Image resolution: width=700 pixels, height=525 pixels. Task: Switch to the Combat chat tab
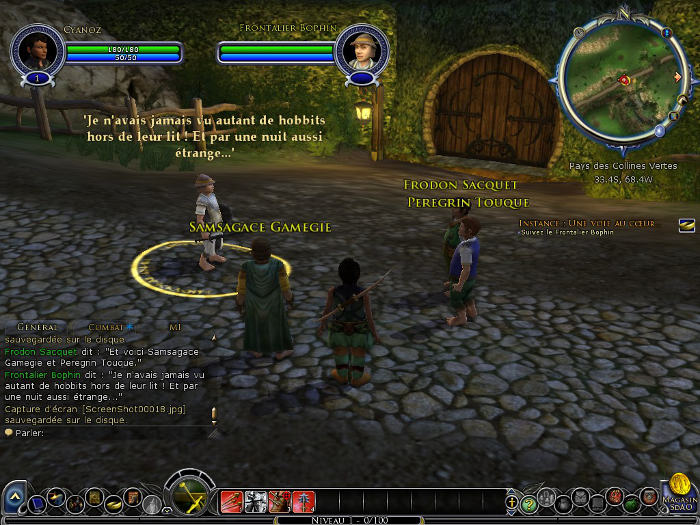click(107, 327)
